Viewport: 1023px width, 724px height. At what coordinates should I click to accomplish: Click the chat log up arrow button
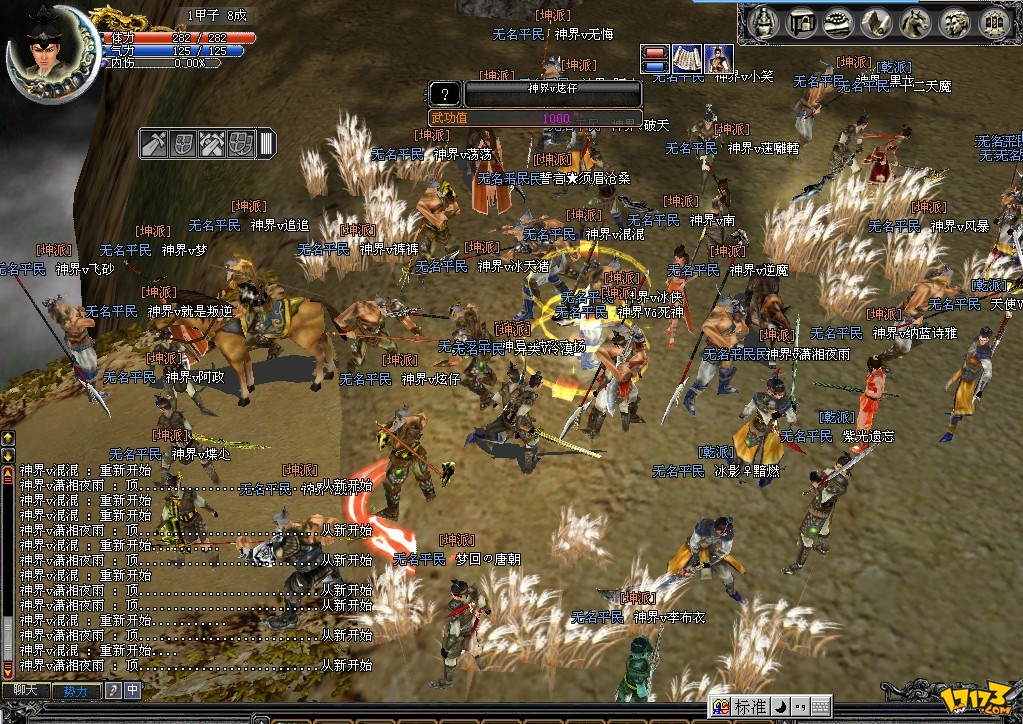tap(7, 438)
